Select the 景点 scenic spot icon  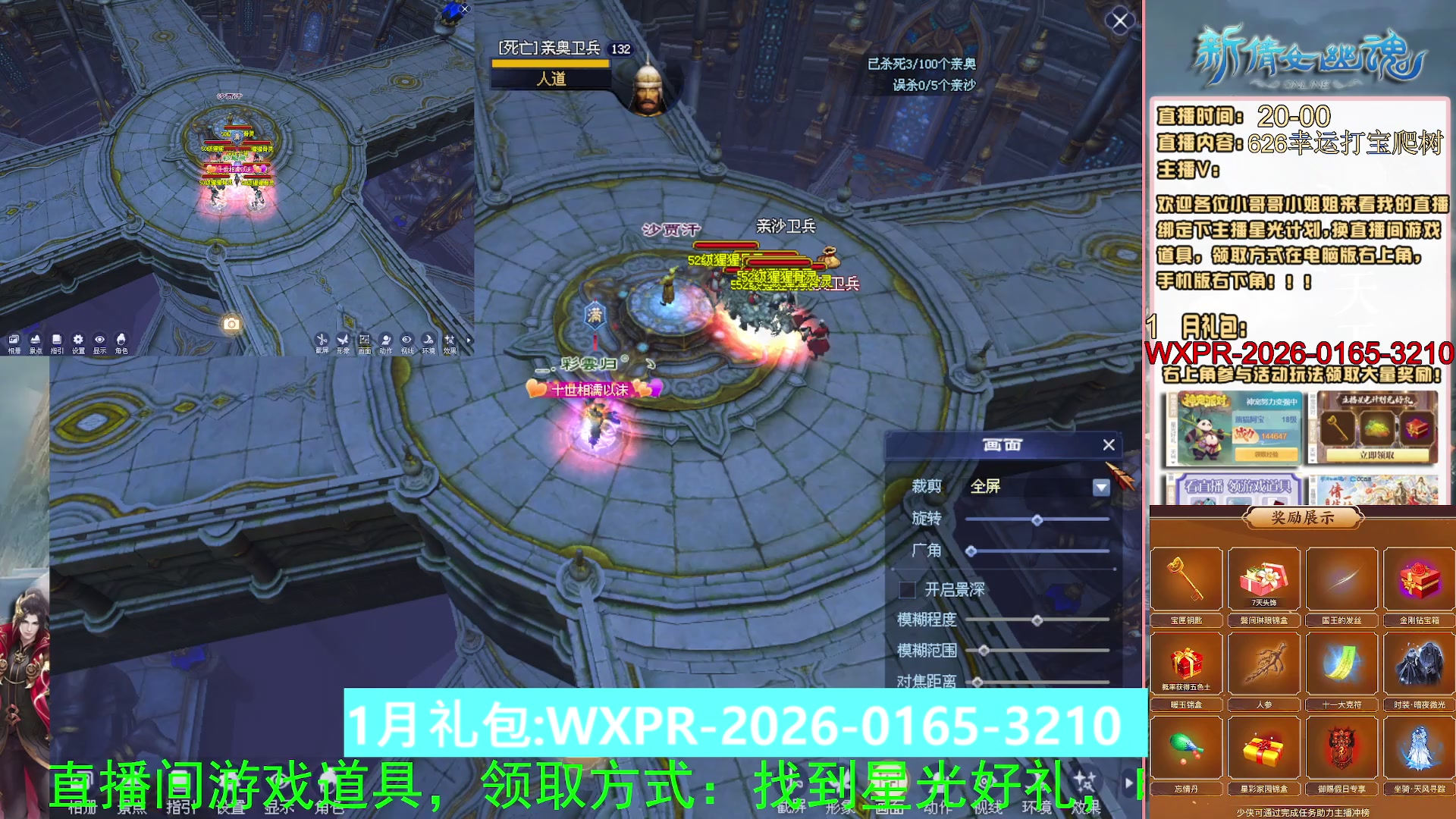click(34, 340)
